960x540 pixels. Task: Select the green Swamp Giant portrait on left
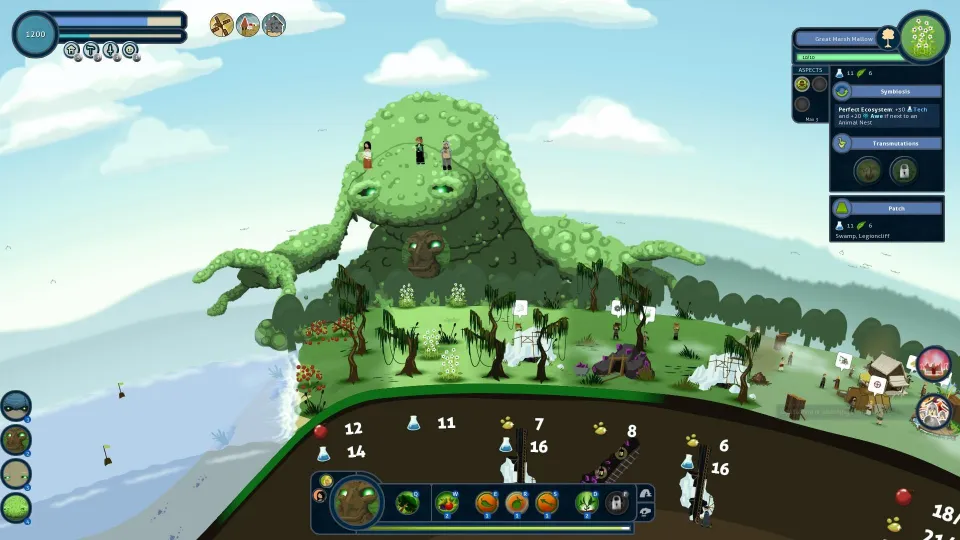tap(15, 508)
